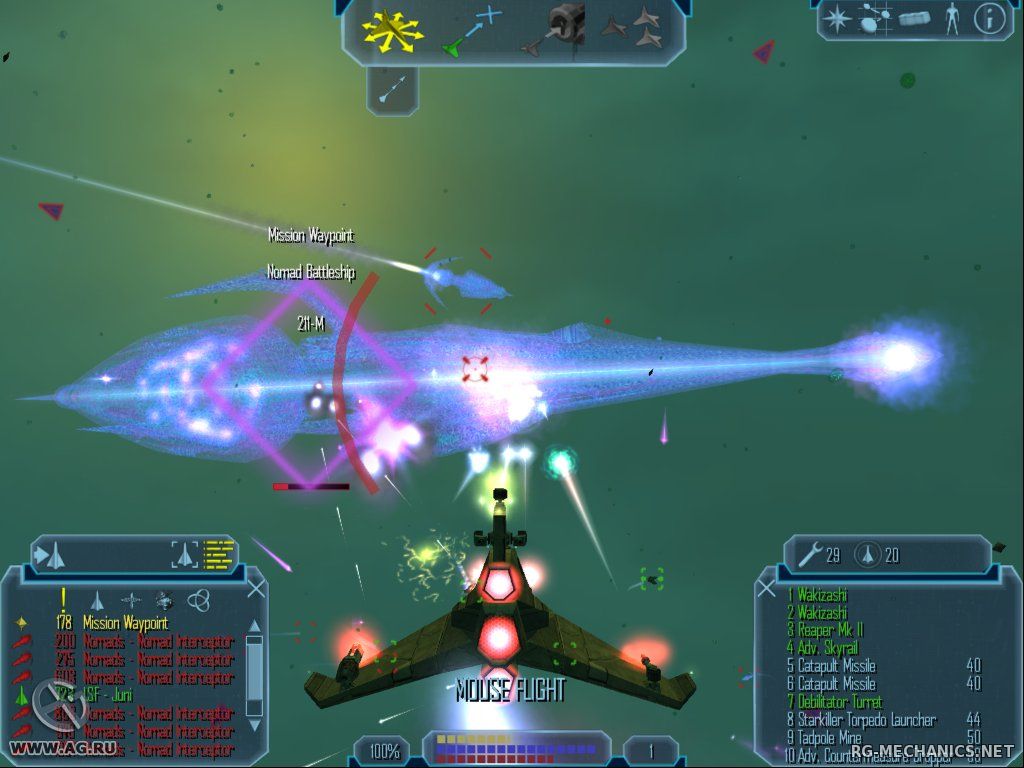Show important contacts with exclamation filter
This screenshot has width=1024, height=768.
click(63, 598)
